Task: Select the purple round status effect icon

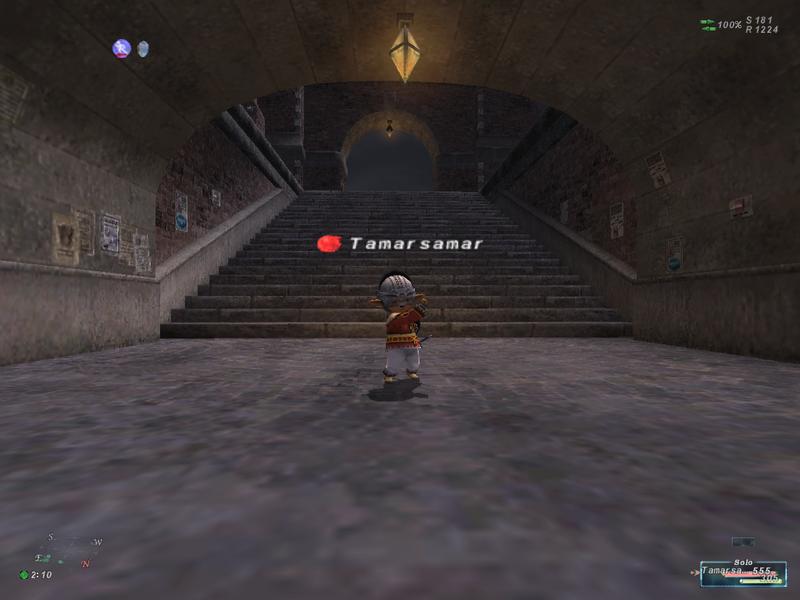Action: click(x=122, y=48)
